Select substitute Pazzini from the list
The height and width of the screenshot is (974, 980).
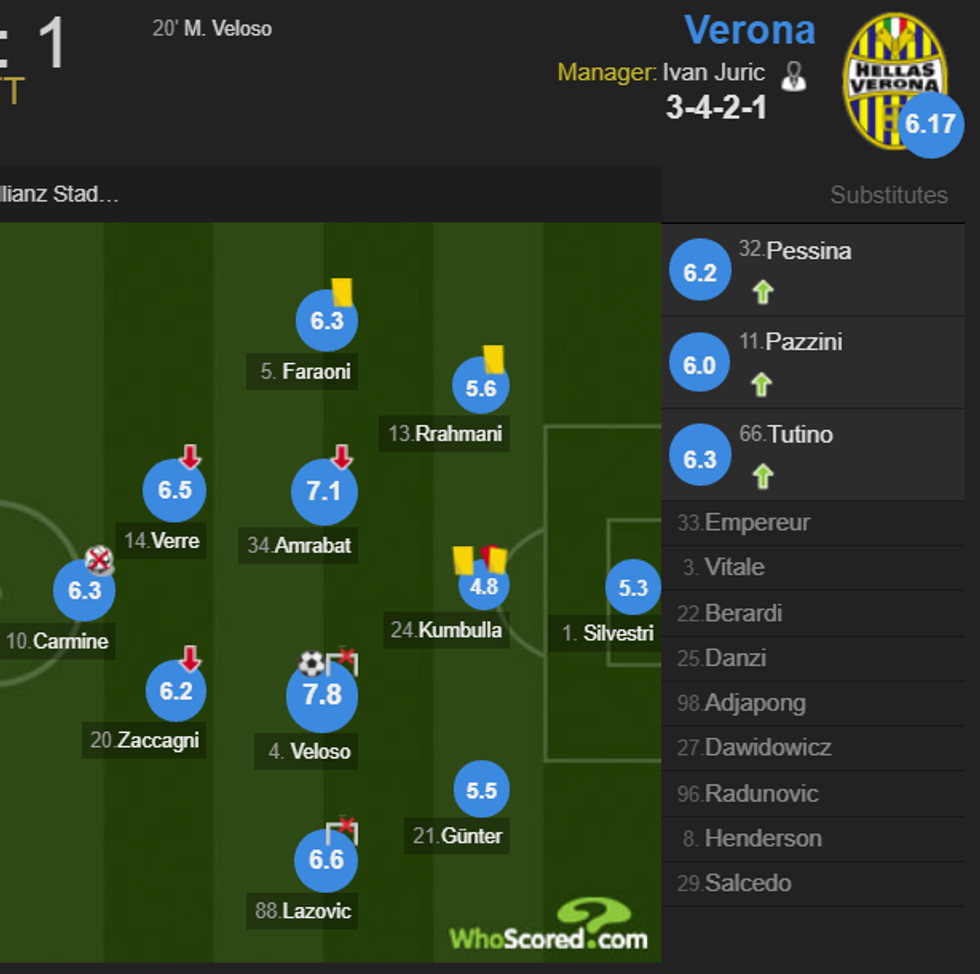pyautogui.click(x=812, y=363)
